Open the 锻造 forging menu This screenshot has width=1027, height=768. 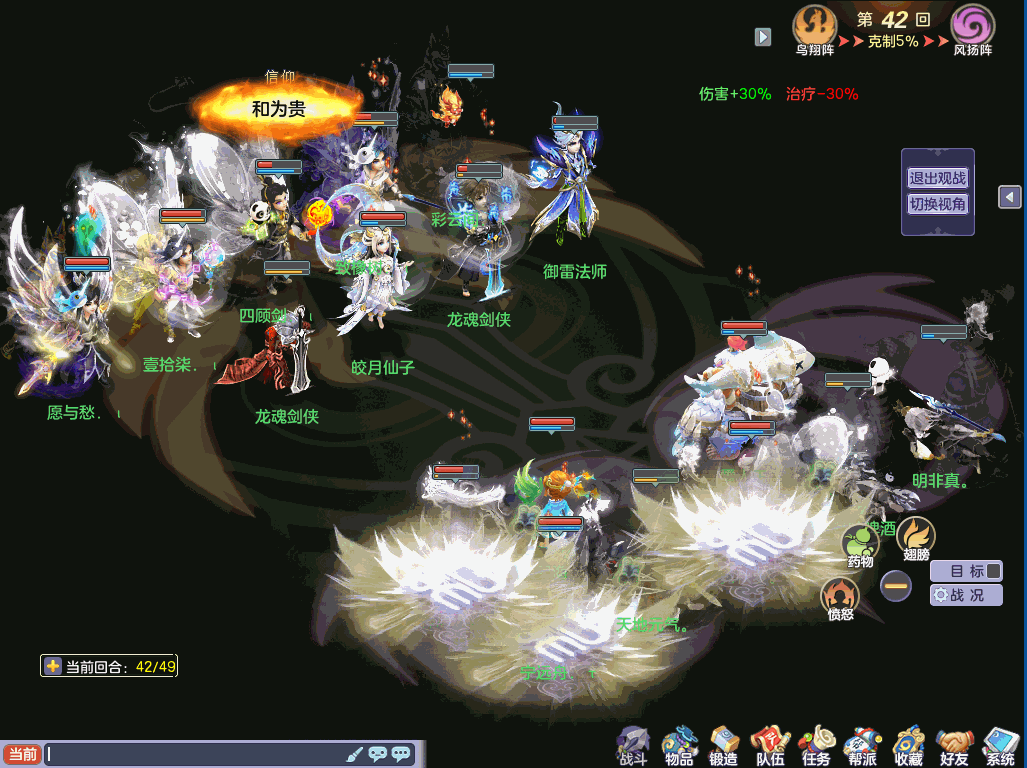[x=724, y=745]
